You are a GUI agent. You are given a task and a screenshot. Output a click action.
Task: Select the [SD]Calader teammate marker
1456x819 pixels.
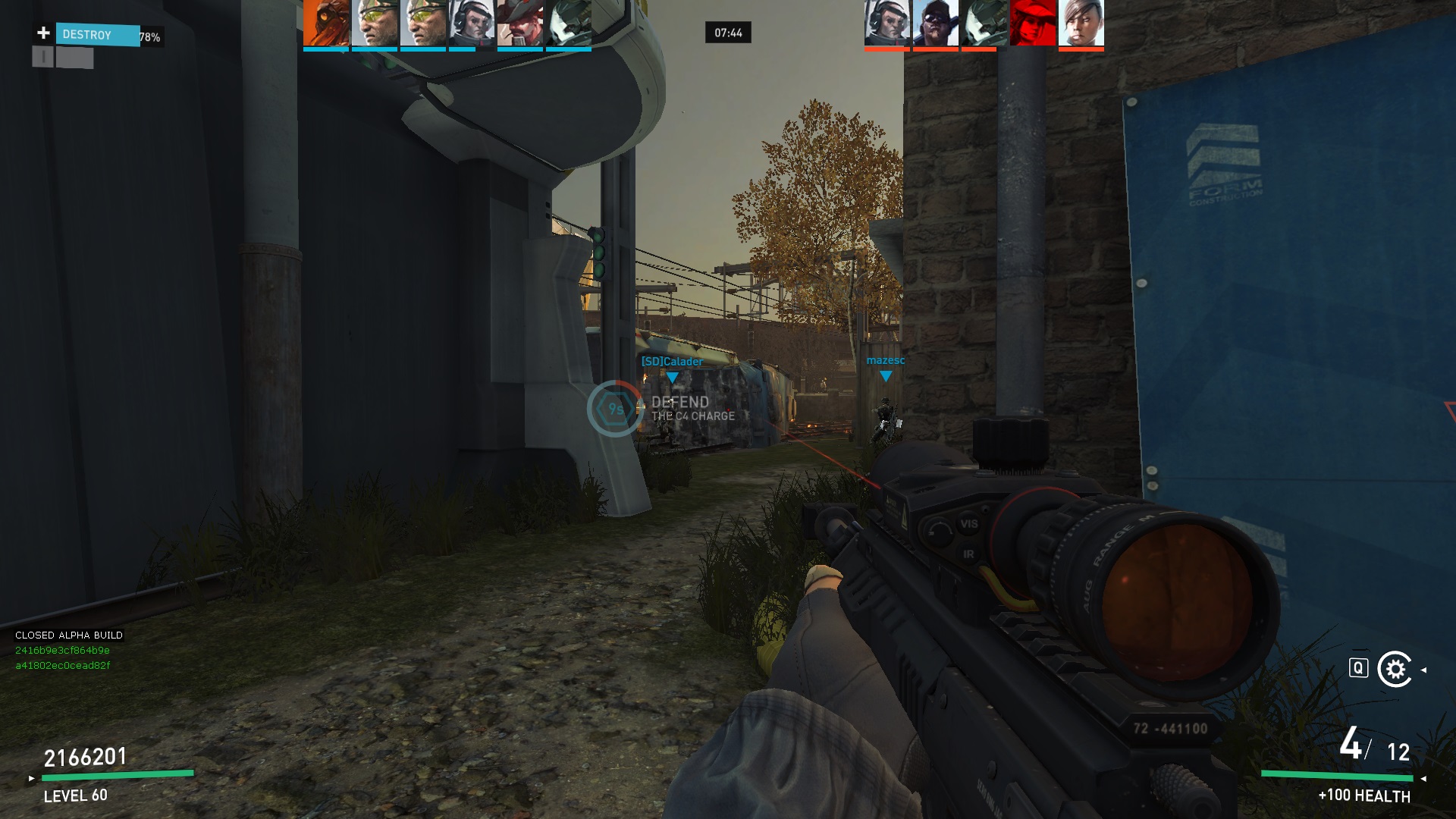pyautogui.click(x=672, y=368)
